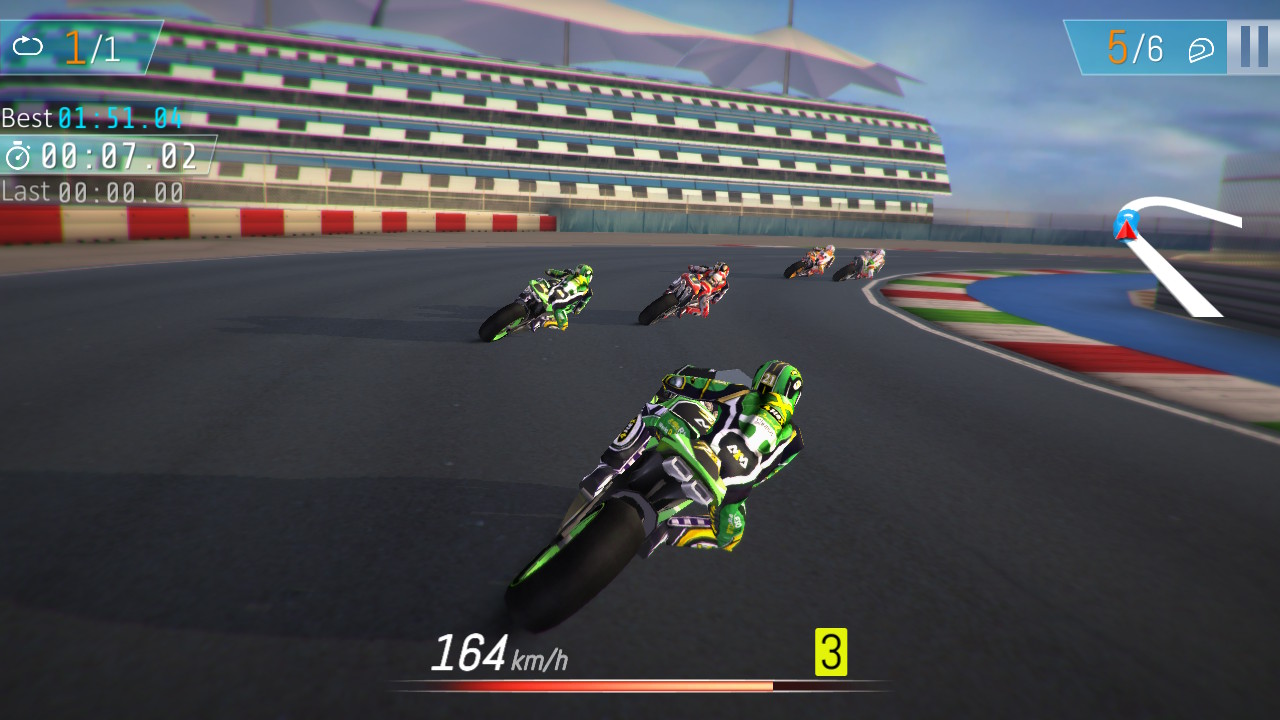Click the Last time display
The width and height of the screenshot is (1280, 720).
90,191
